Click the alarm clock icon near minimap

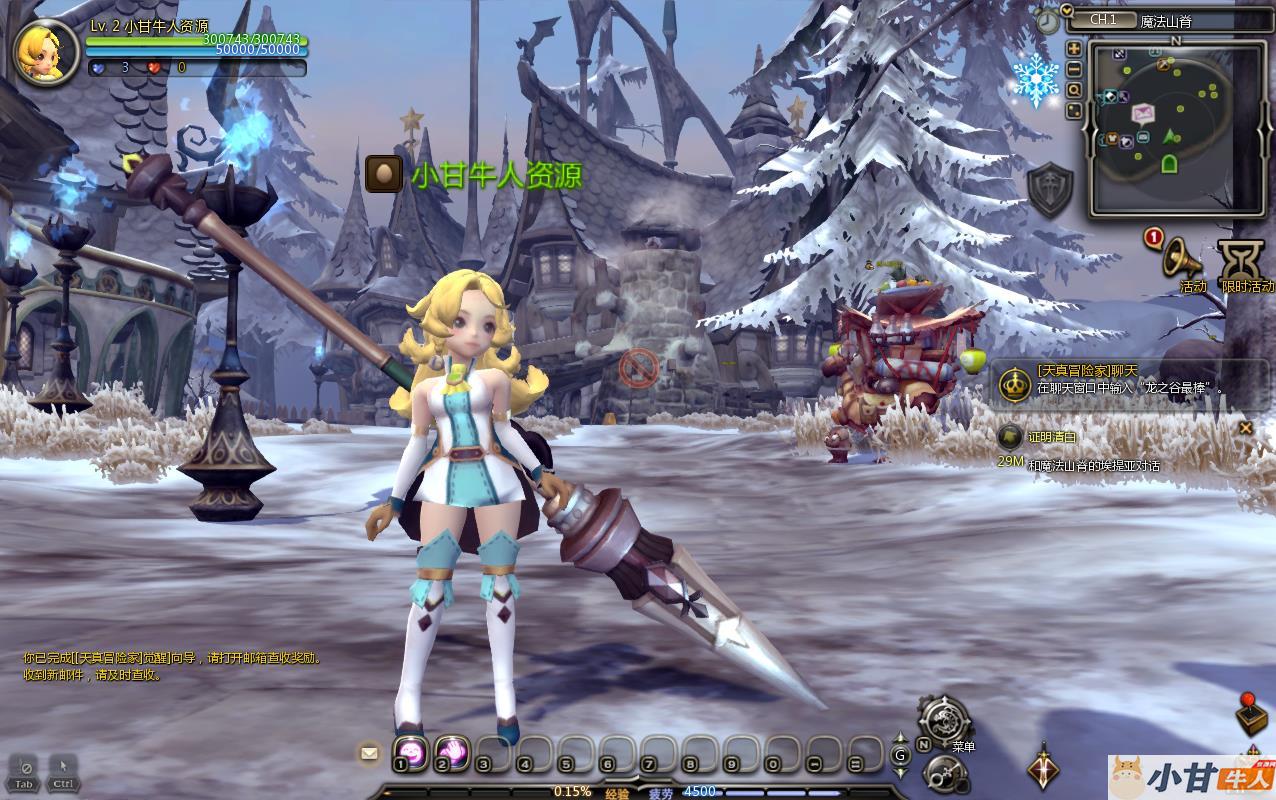click(x=1047, y=21)
